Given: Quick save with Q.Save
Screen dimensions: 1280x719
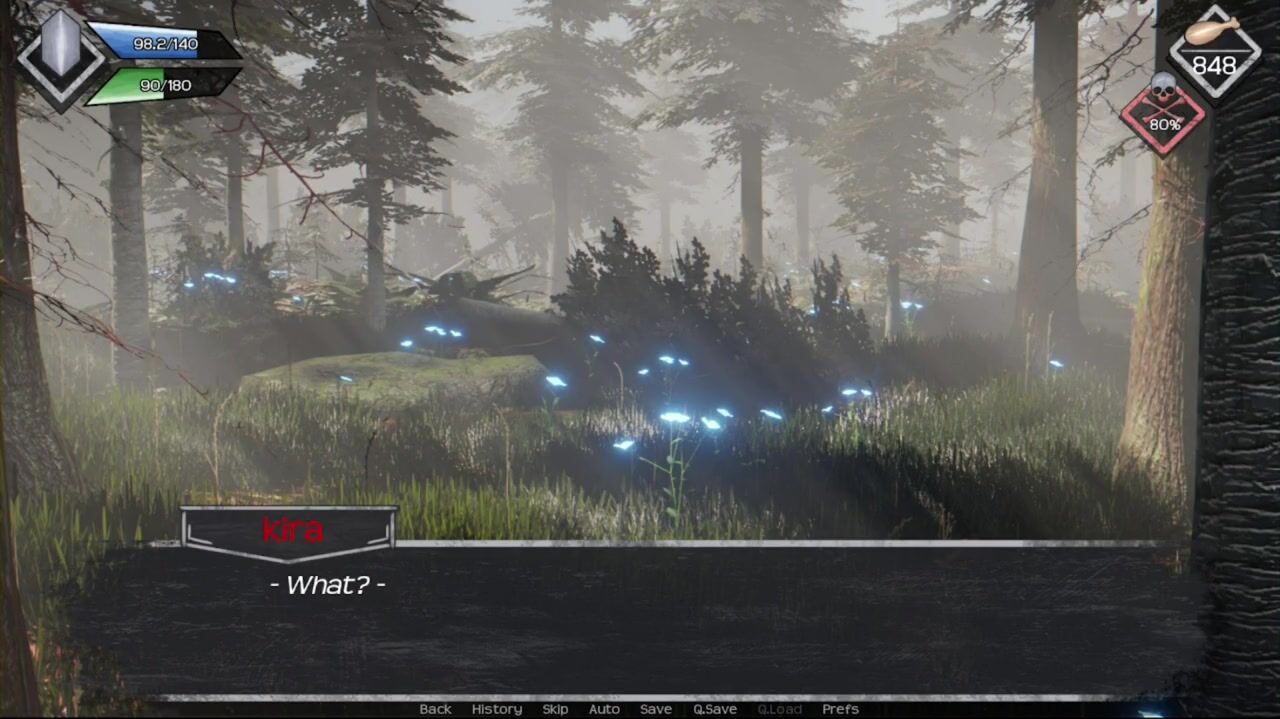Looking at the screenshot, I should [x=715, y=709].
